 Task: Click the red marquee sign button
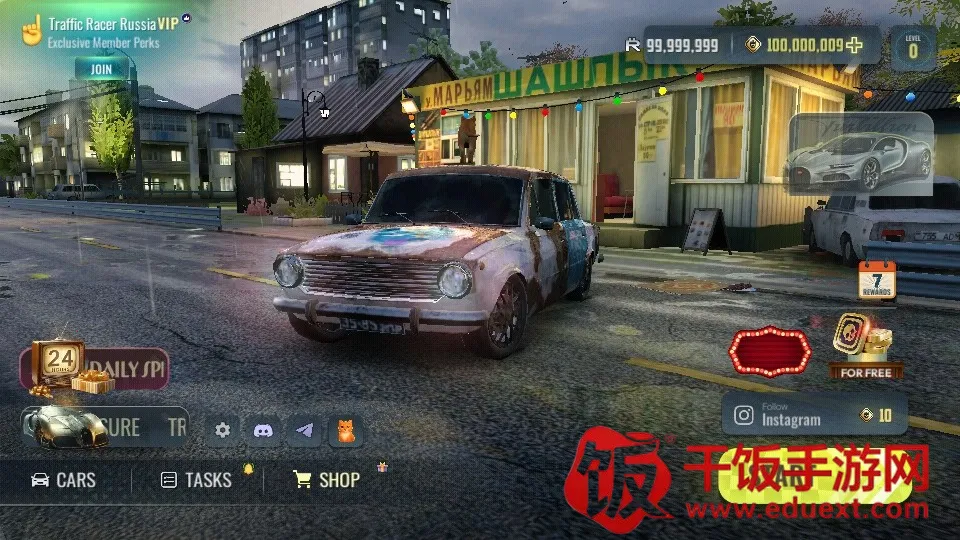tap(769, 350)
